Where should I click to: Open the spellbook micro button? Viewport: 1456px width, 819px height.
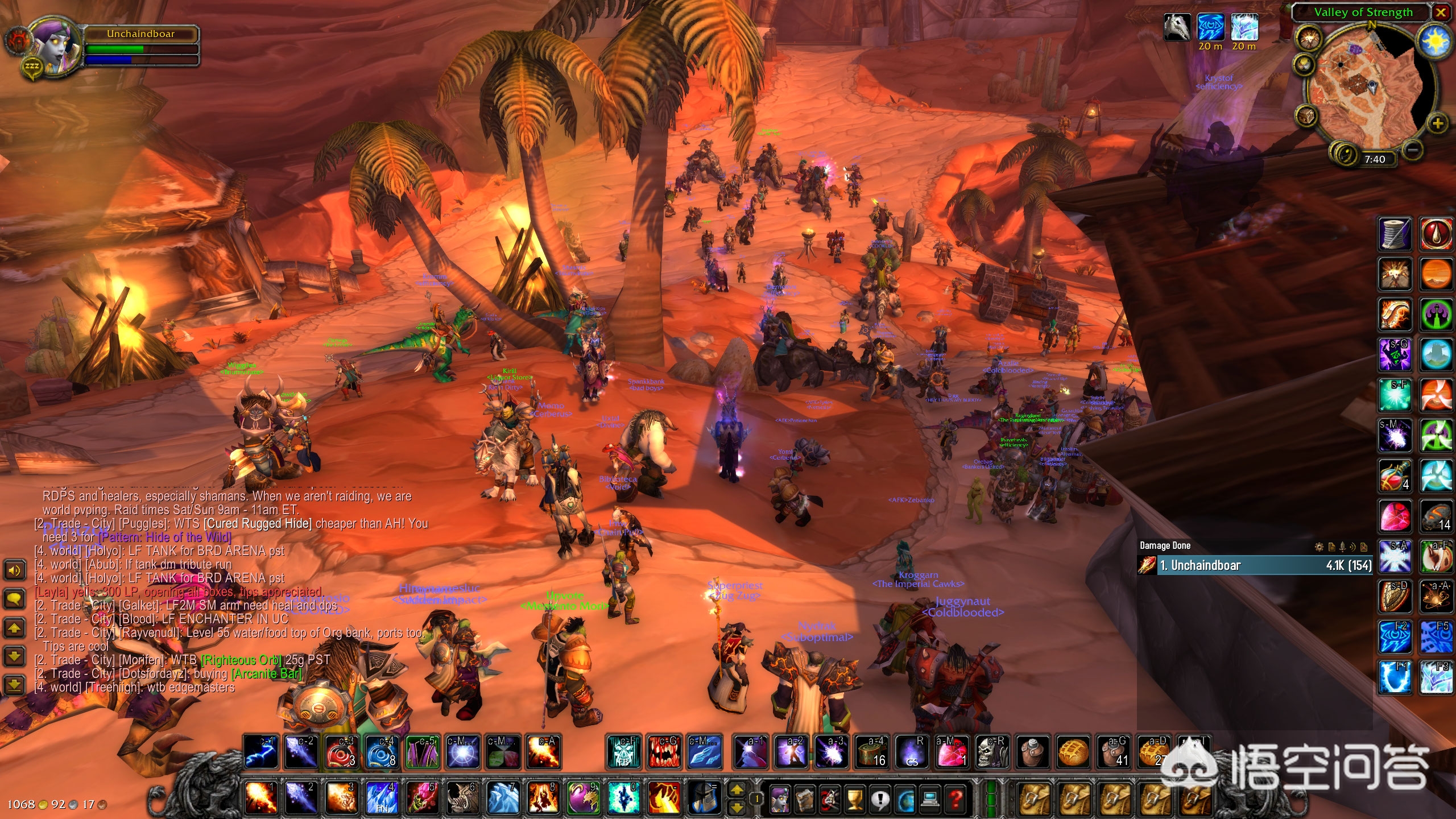coord(804,800)
